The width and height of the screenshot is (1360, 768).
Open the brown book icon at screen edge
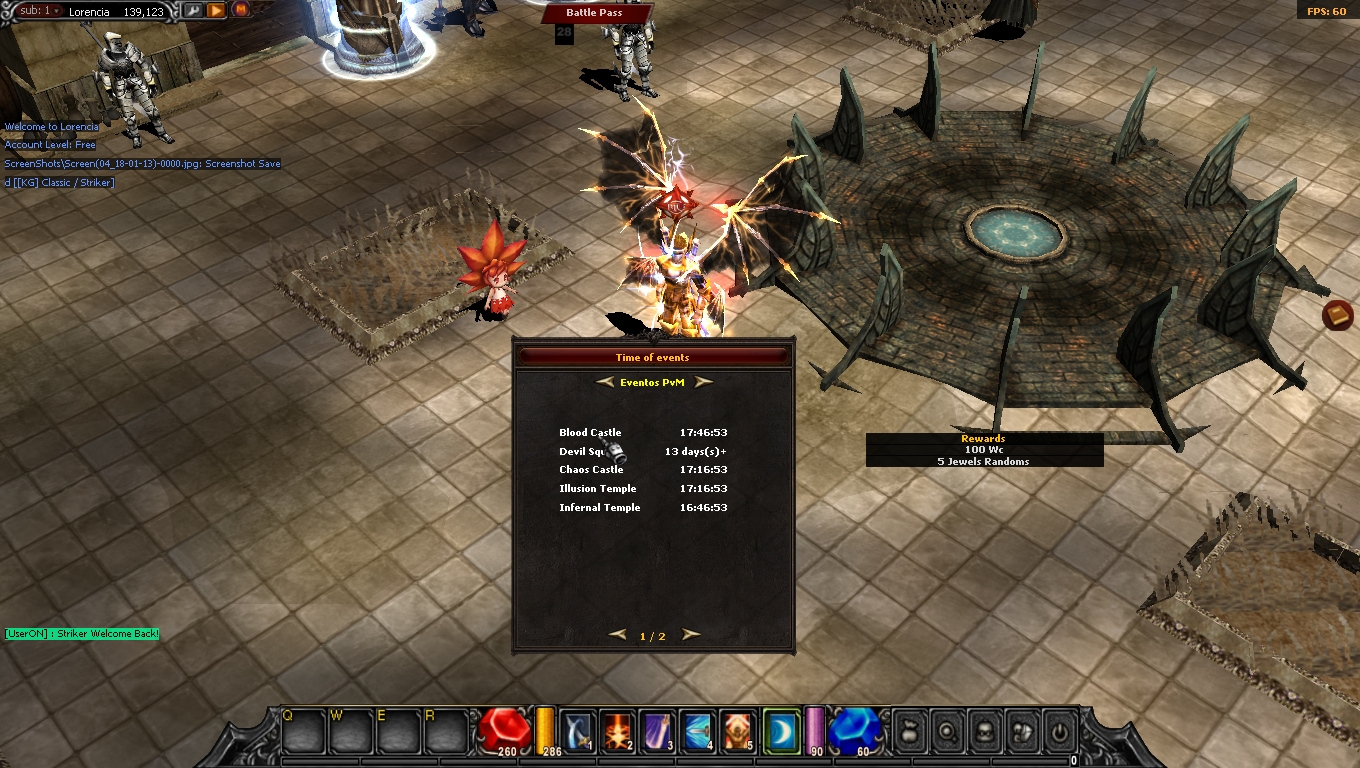tap(1337, 316)
